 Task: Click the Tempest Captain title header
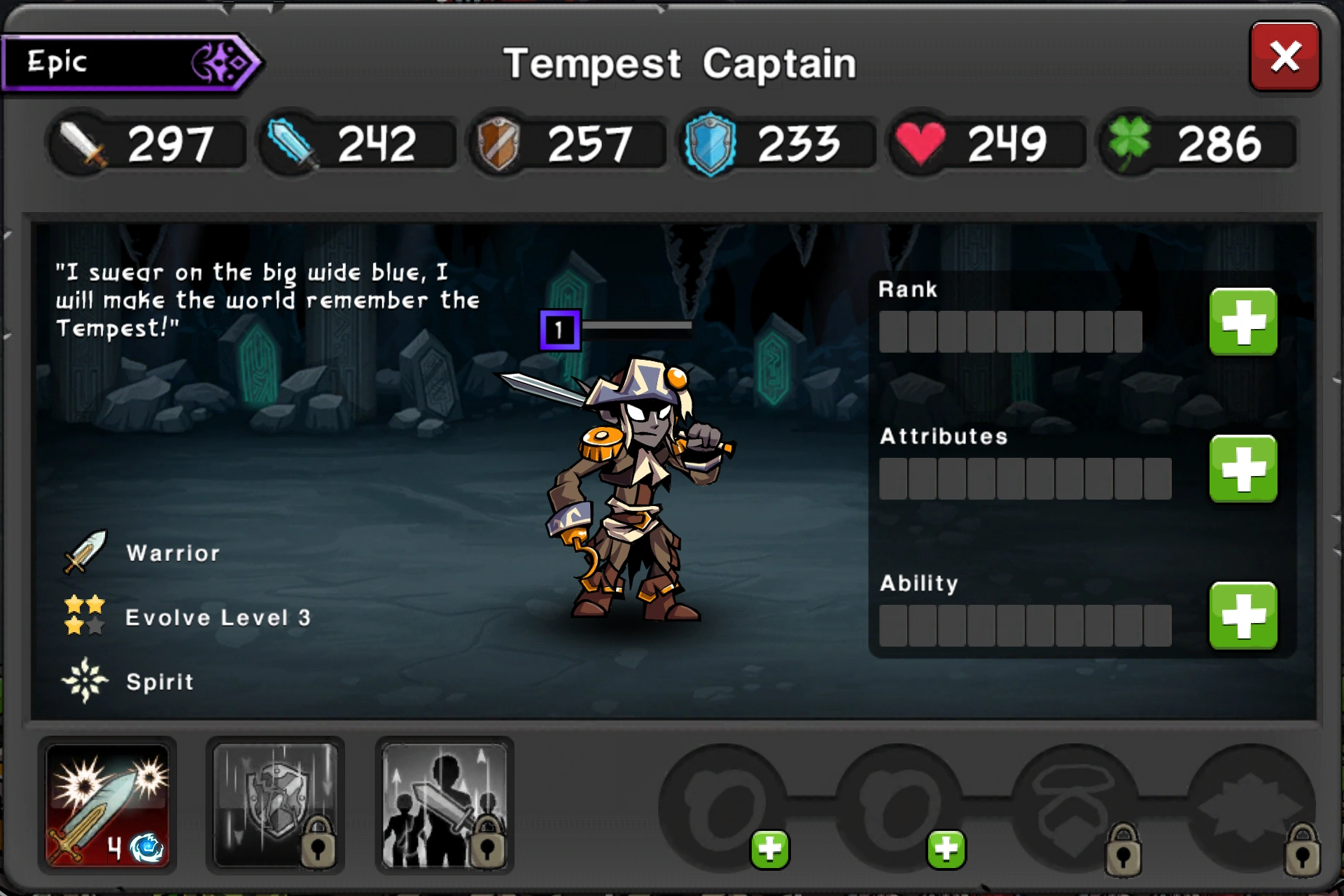(x=680, y=62)
